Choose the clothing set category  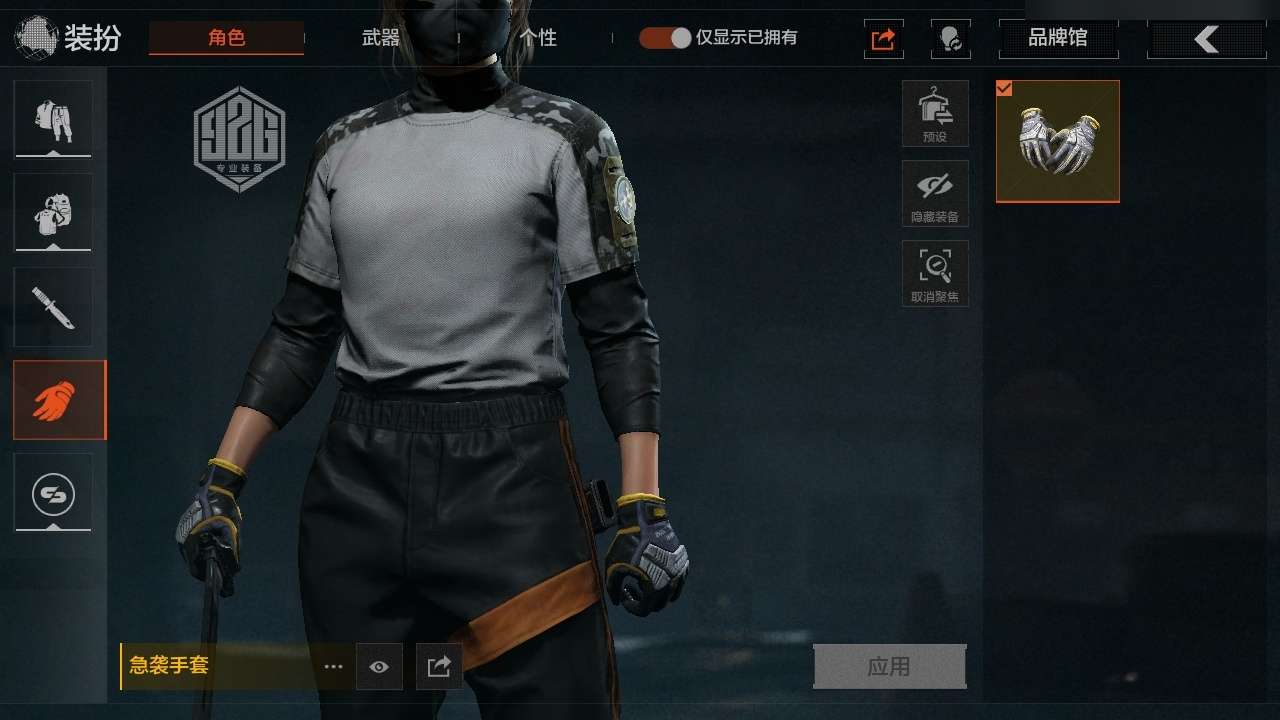[53, 119]
